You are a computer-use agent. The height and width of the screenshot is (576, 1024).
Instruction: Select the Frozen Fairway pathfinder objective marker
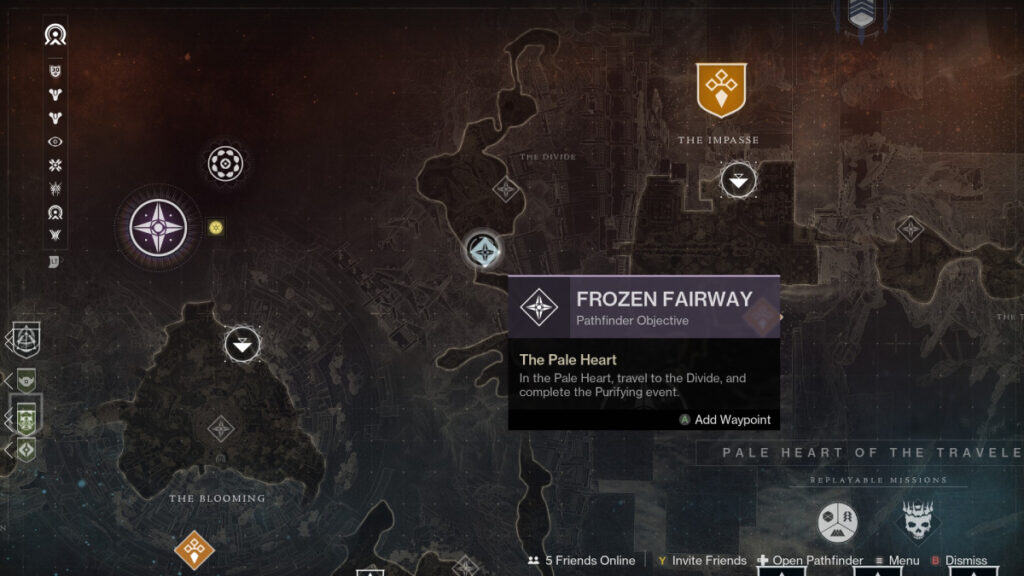484,250
